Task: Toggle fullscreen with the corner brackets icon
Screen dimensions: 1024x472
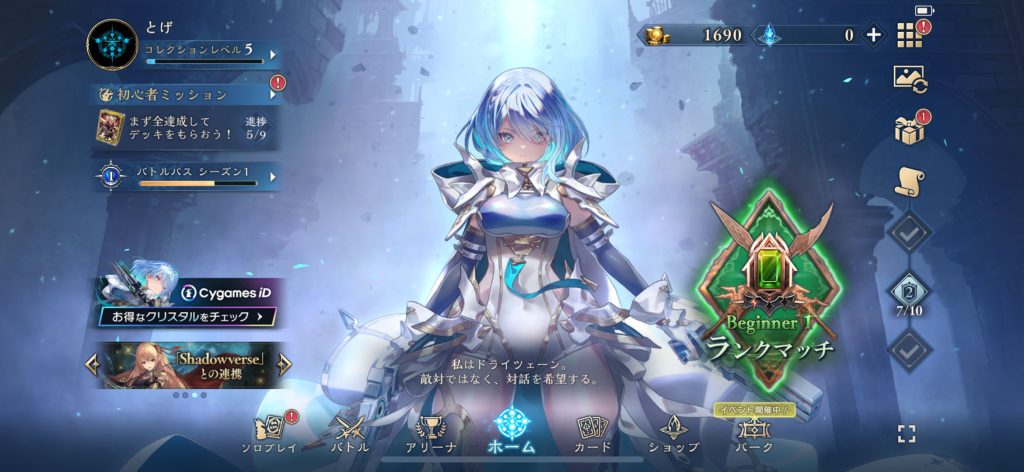Action: coord(906,433)
